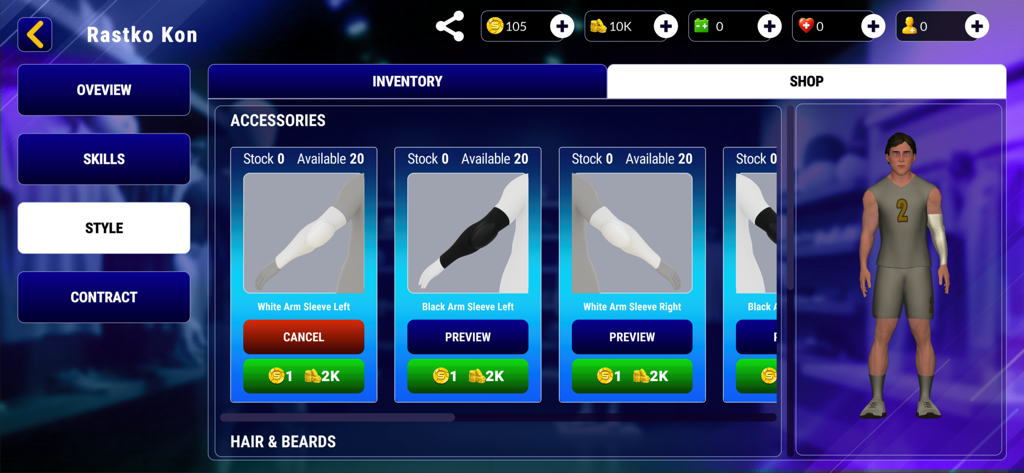Select the Black Arm Sleeve Left thumbnail
Screen dimensions: 1024x473
pyautogui.click(x=468, y=234)
